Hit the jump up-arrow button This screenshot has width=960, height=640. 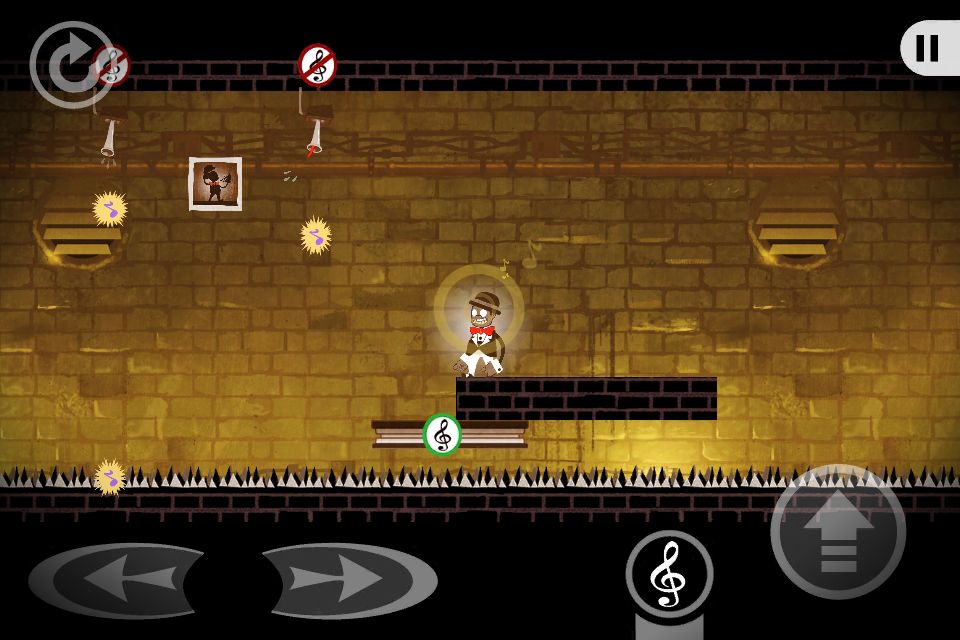pyautogui.click(x=838, y=532)
